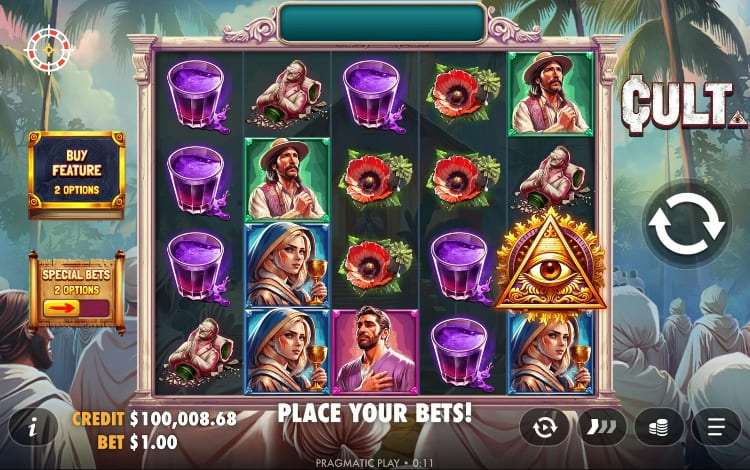Viewport: 750px width, 470px height.
Task: Spin the reels with the large spin button
Action: click(x=687, y=226)
